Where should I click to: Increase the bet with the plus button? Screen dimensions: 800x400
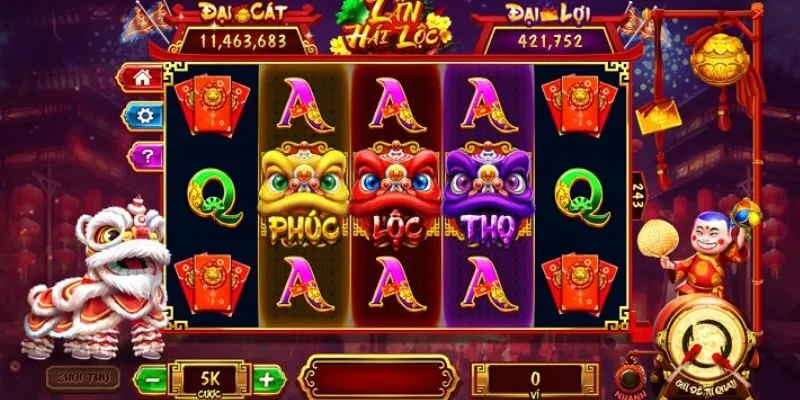pyautogui.click(x=266, y=379)
